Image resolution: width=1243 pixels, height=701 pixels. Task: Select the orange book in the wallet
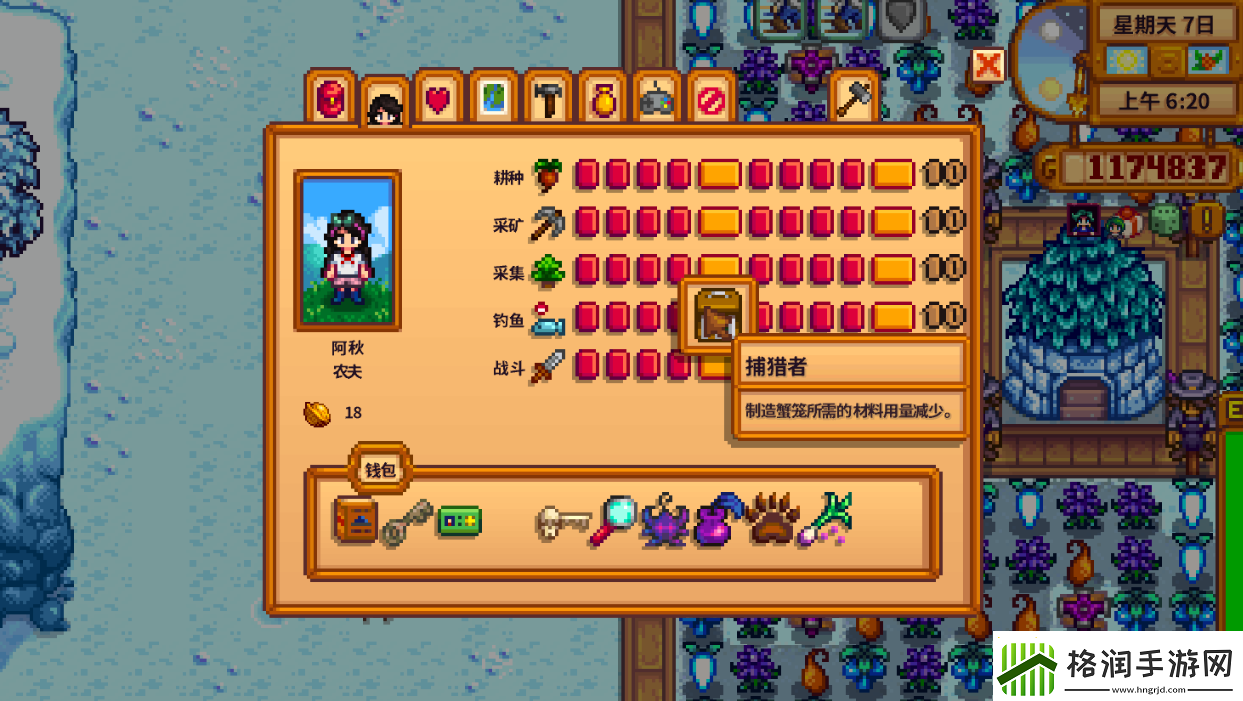coord(354,520)
